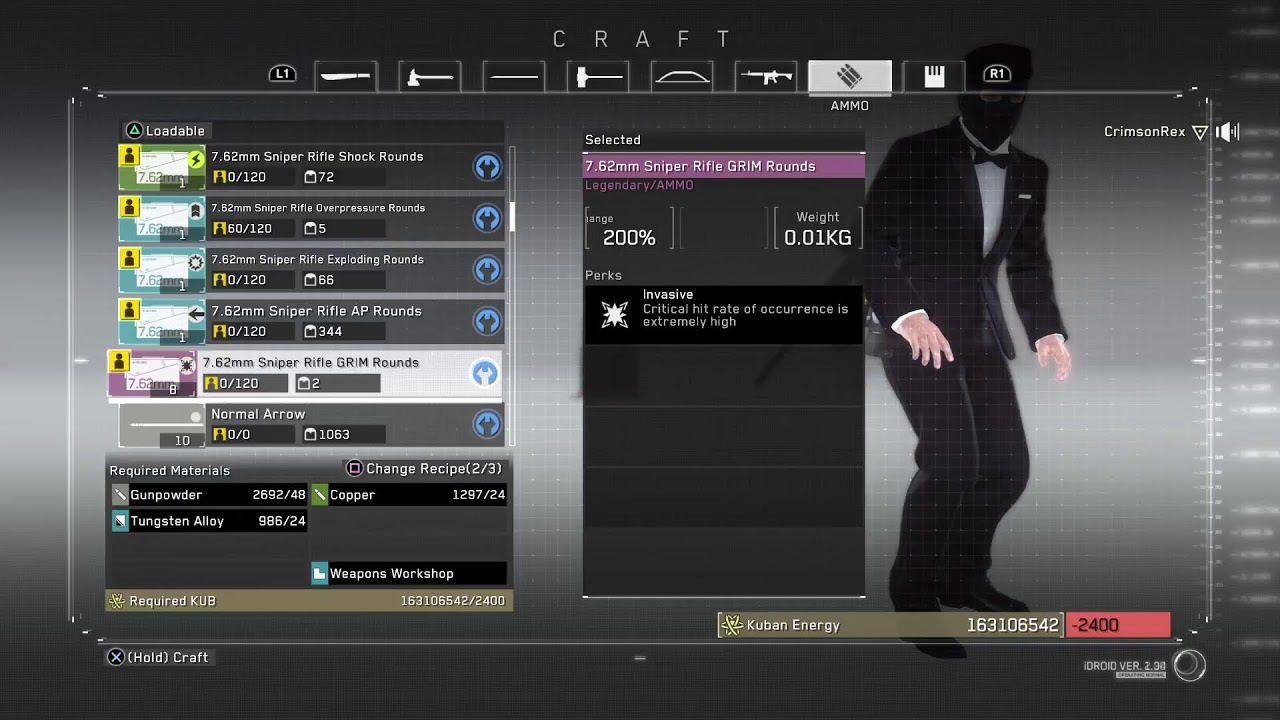Select 7.62mm Sniper Rifle AP Rounds

point(316,312)
